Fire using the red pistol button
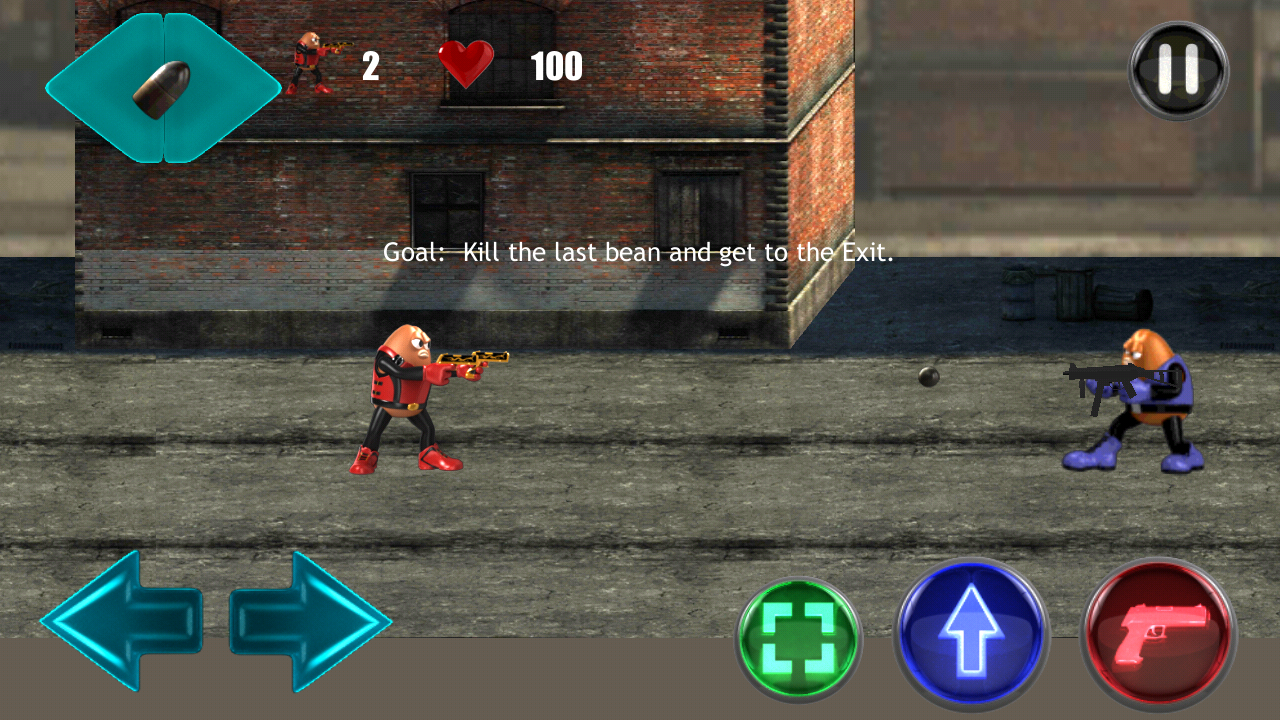 pyautogui.click(x=1159, y=634)
